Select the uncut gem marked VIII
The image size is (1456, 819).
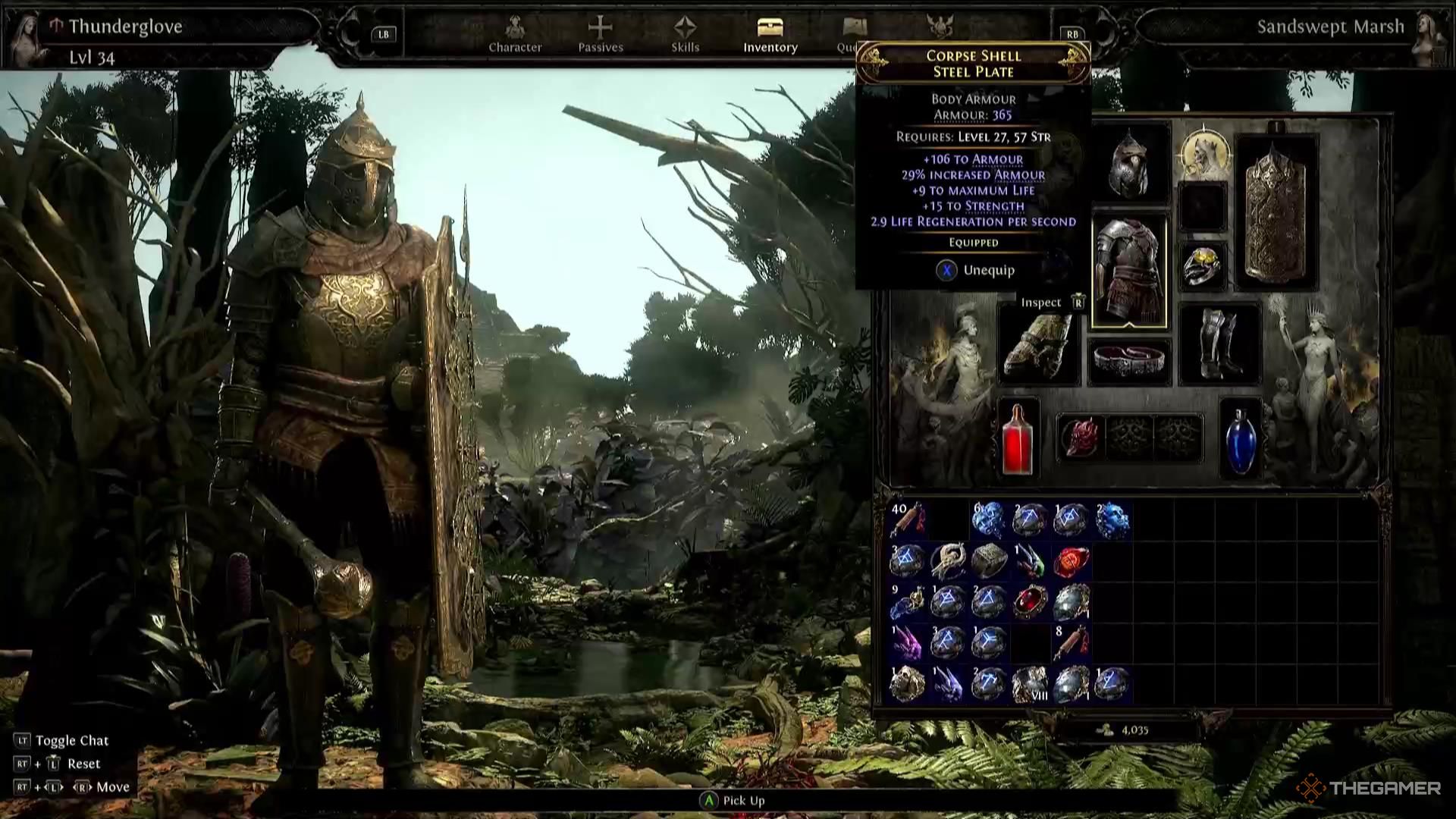point(1030,683)
